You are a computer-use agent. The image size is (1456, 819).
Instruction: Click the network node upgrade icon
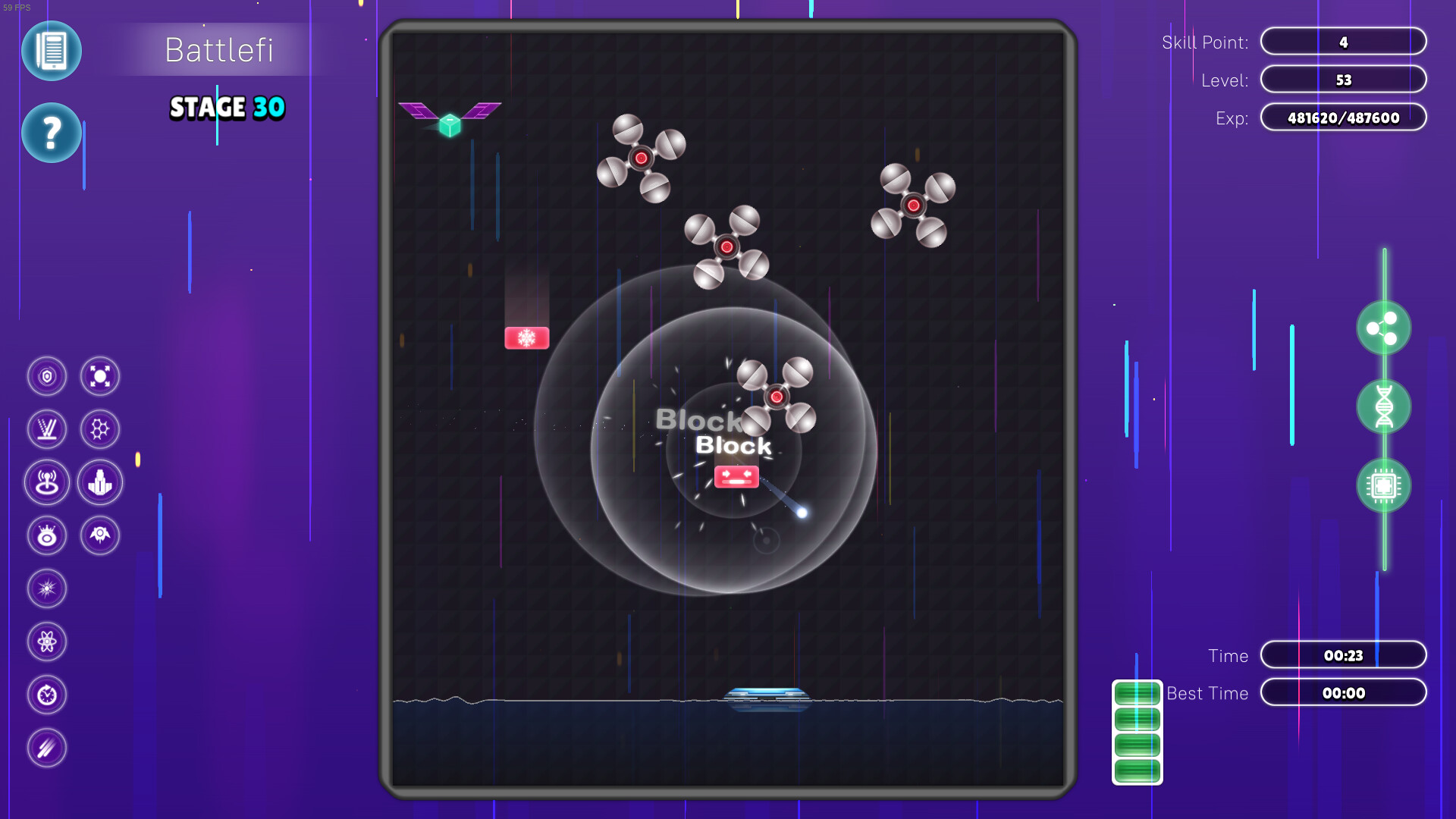tap(1384, 328)
